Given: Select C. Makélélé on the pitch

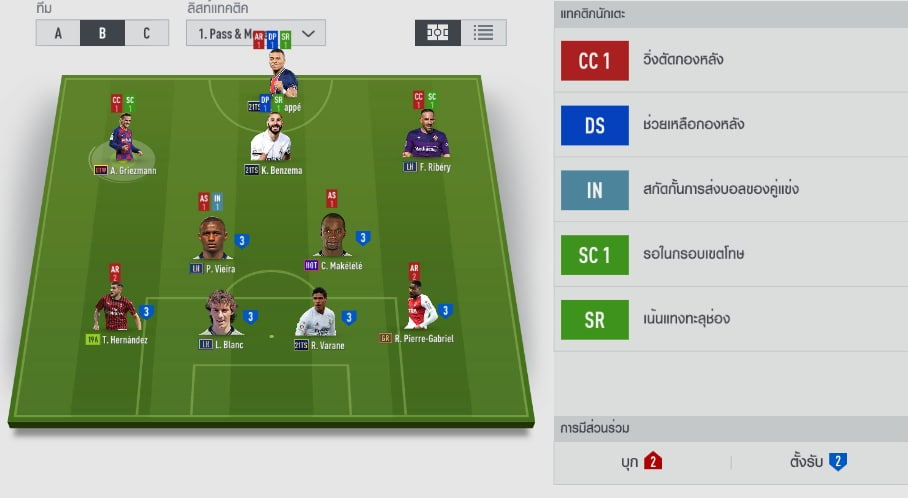Looking at the screenshot, I should (x=332, y=238).
